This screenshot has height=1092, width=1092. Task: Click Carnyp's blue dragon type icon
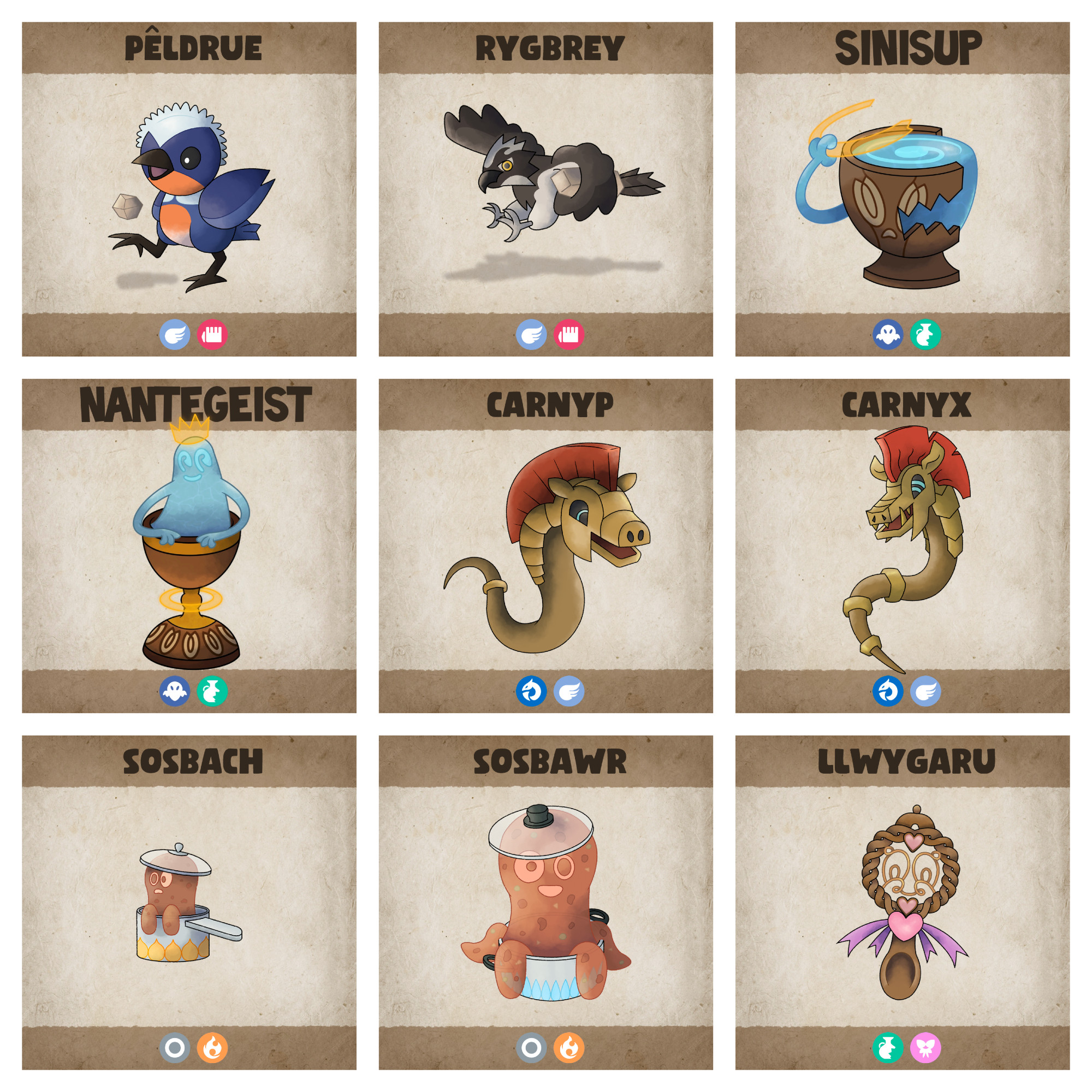coord(531,691)
